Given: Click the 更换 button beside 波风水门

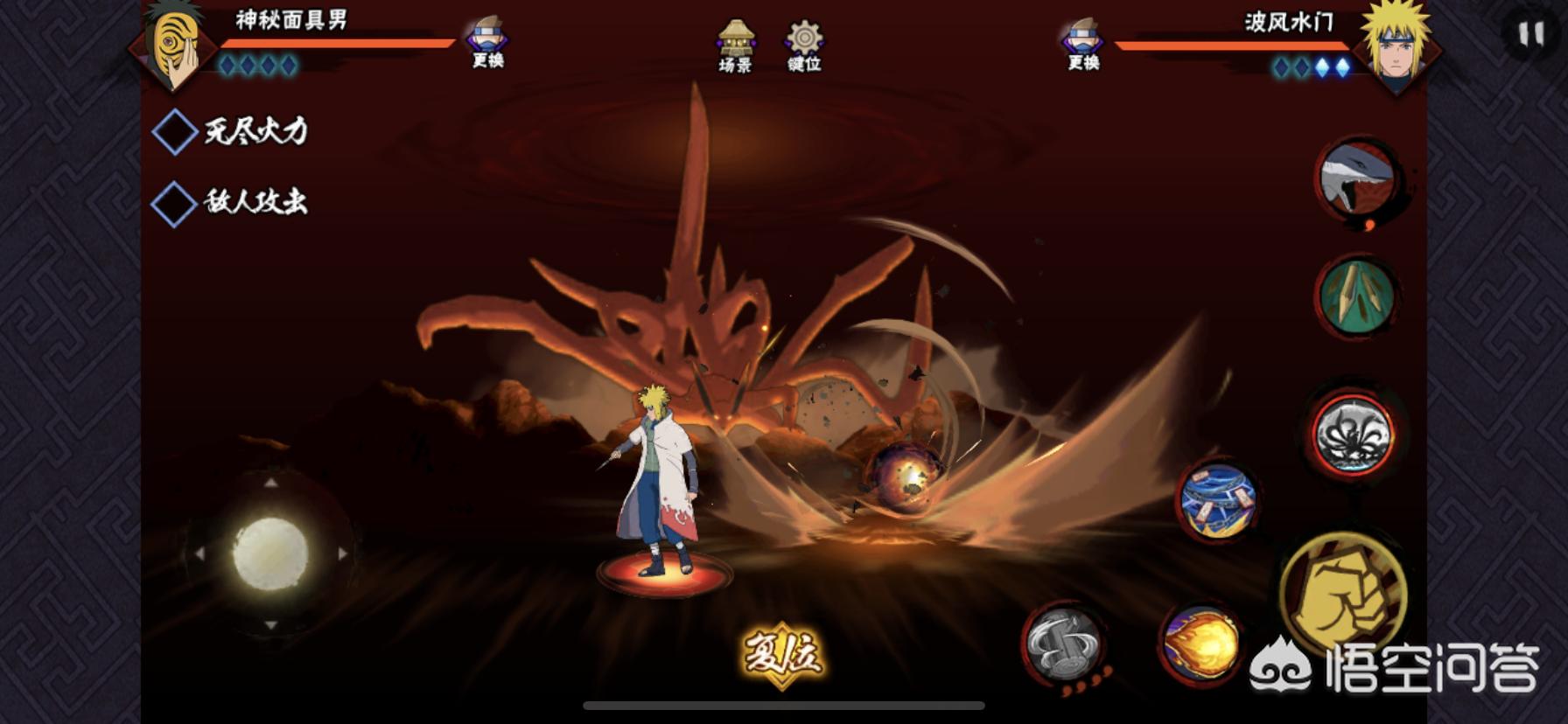Looking at the screenshot, I should coord(1082,44).
